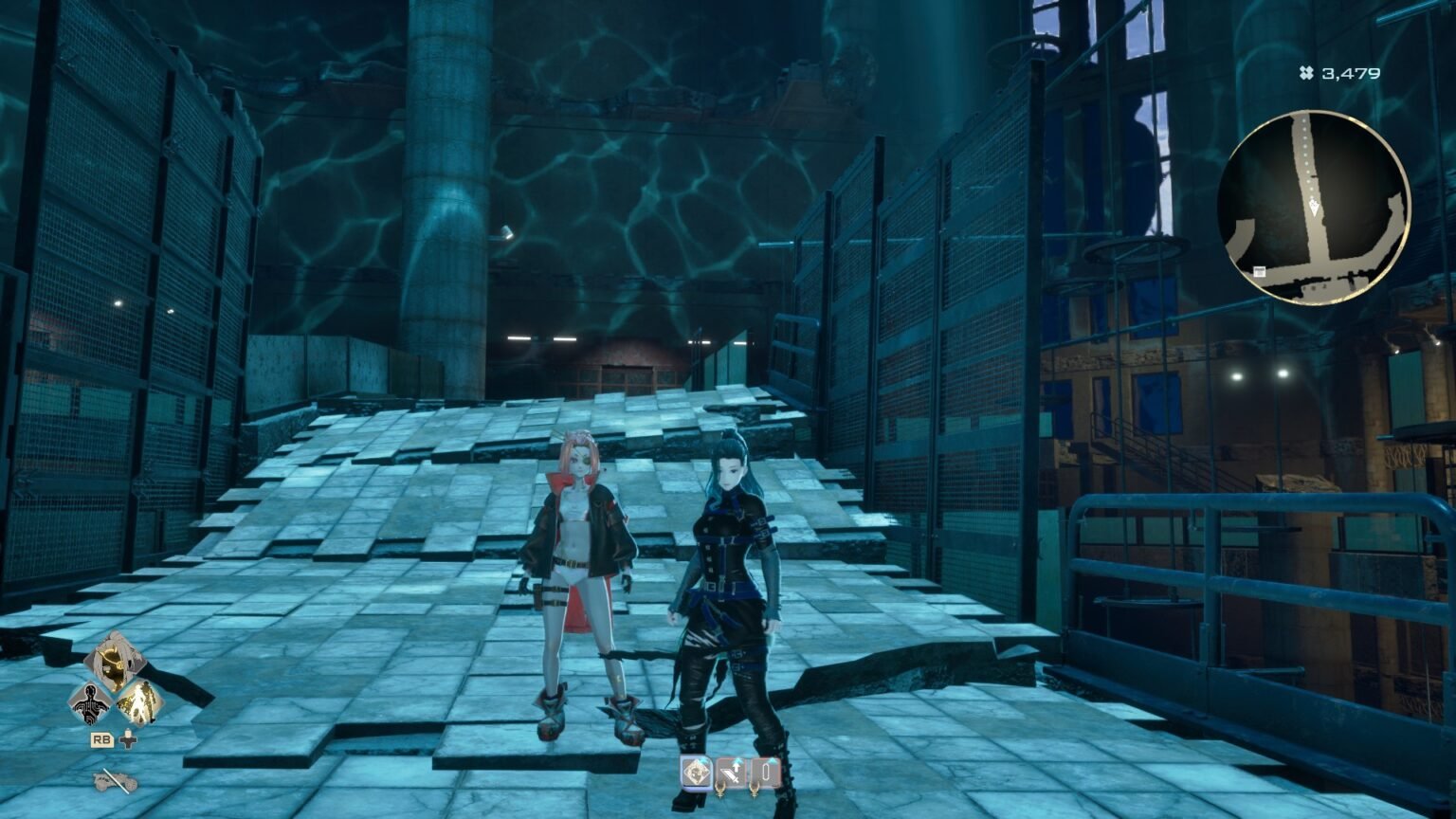Select the glowing golden figure ability icon

[139, 703]
